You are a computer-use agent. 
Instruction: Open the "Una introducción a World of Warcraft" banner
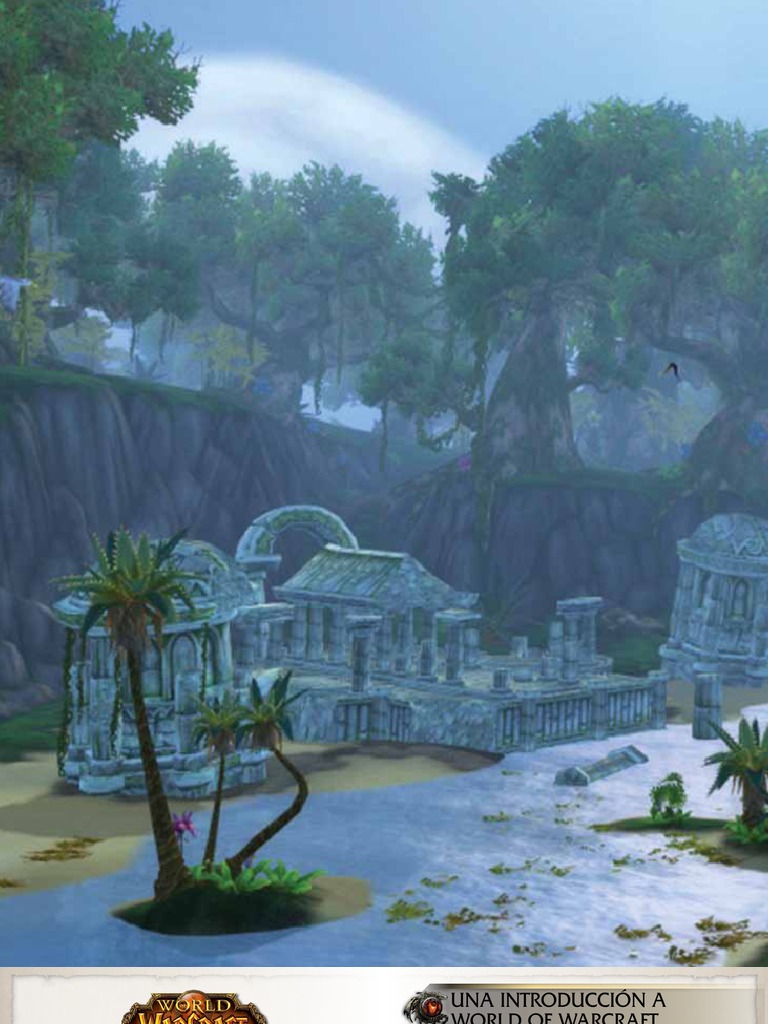tap(558, 1008)
